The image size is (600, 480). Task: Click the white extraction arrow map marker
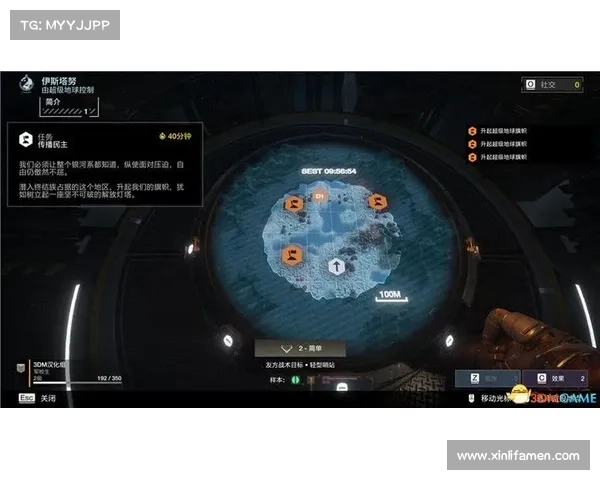(338, 267)
